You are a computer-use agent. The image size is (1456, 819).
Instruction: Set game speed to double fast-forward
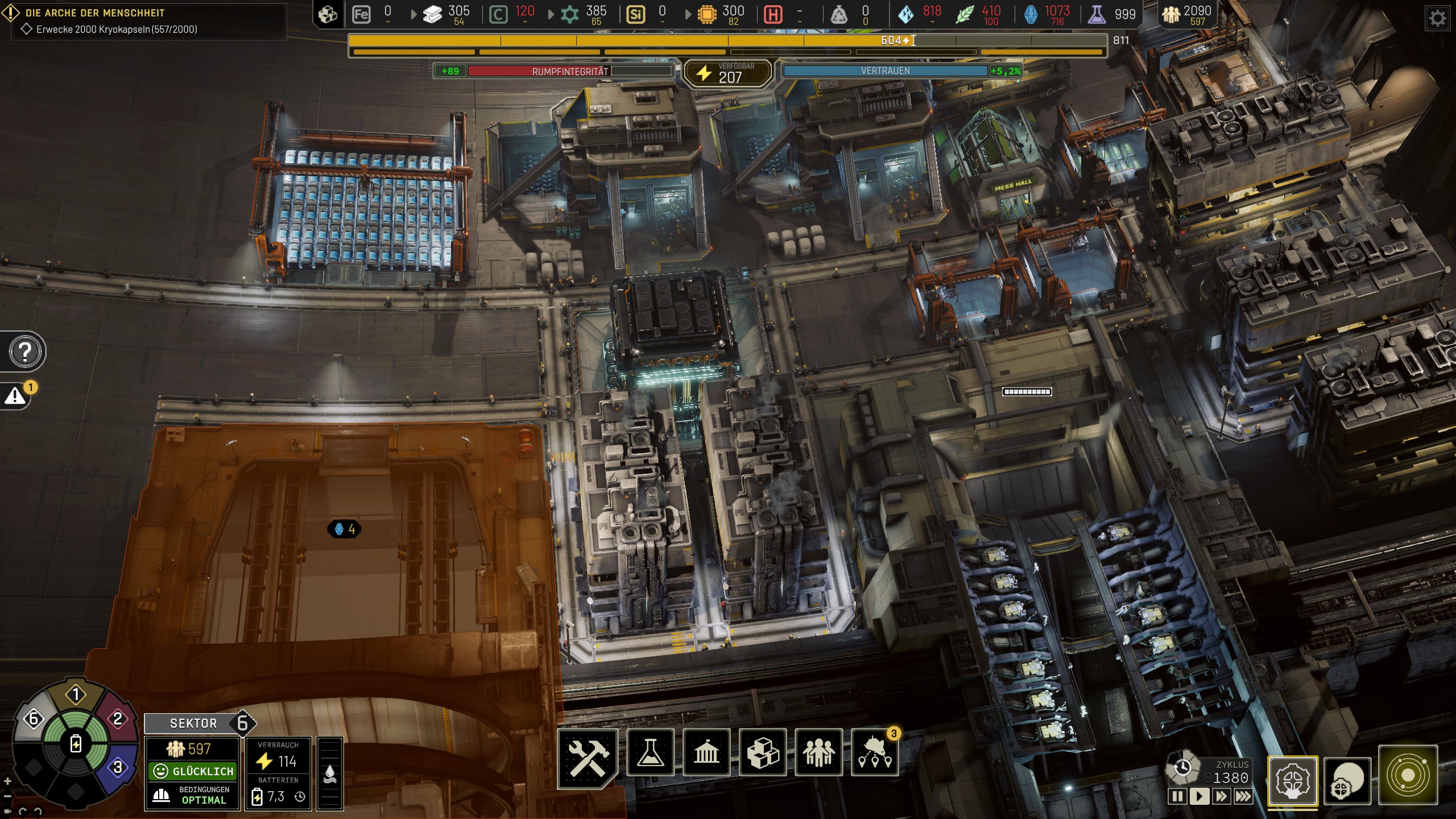1221,796
